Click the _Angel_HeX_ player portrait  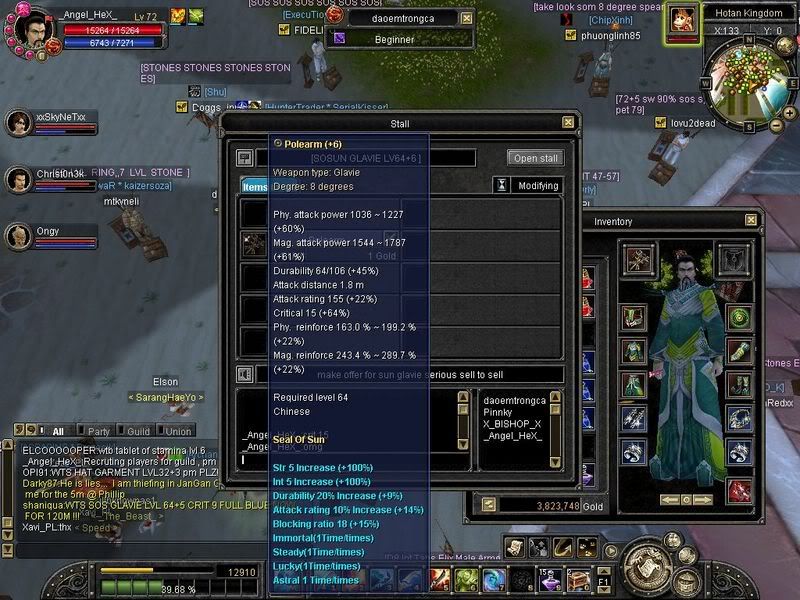coord(28,26)
